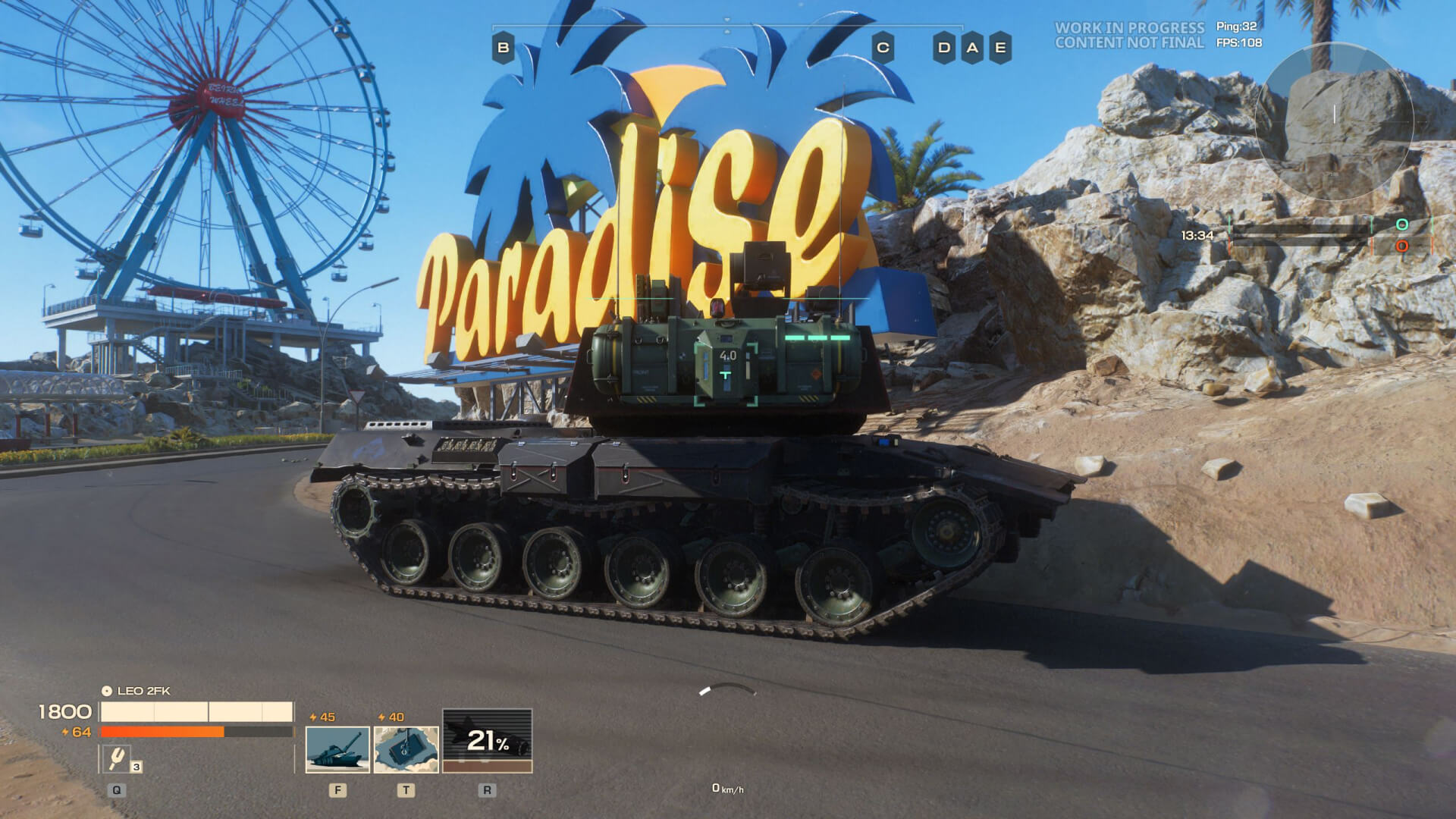The height and width of the screenshot is (819, 1456).
Task: Select objective marker A on the compass
Action: click(972, 48)
